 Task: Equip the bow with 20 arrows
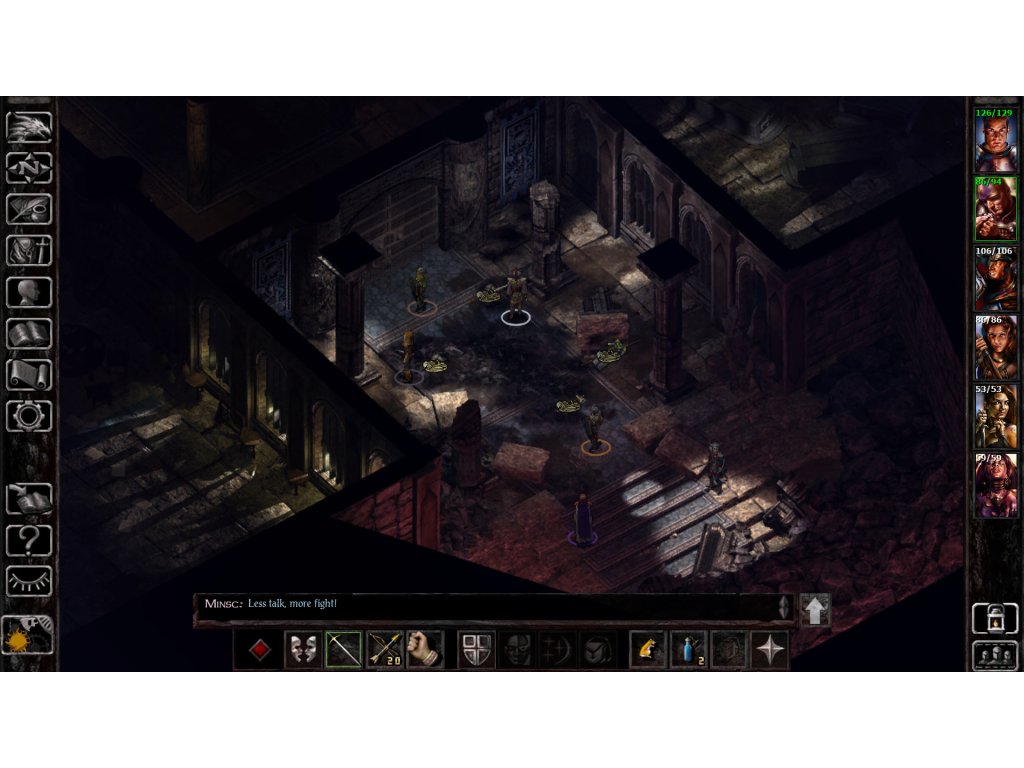[x=385, y=650]
